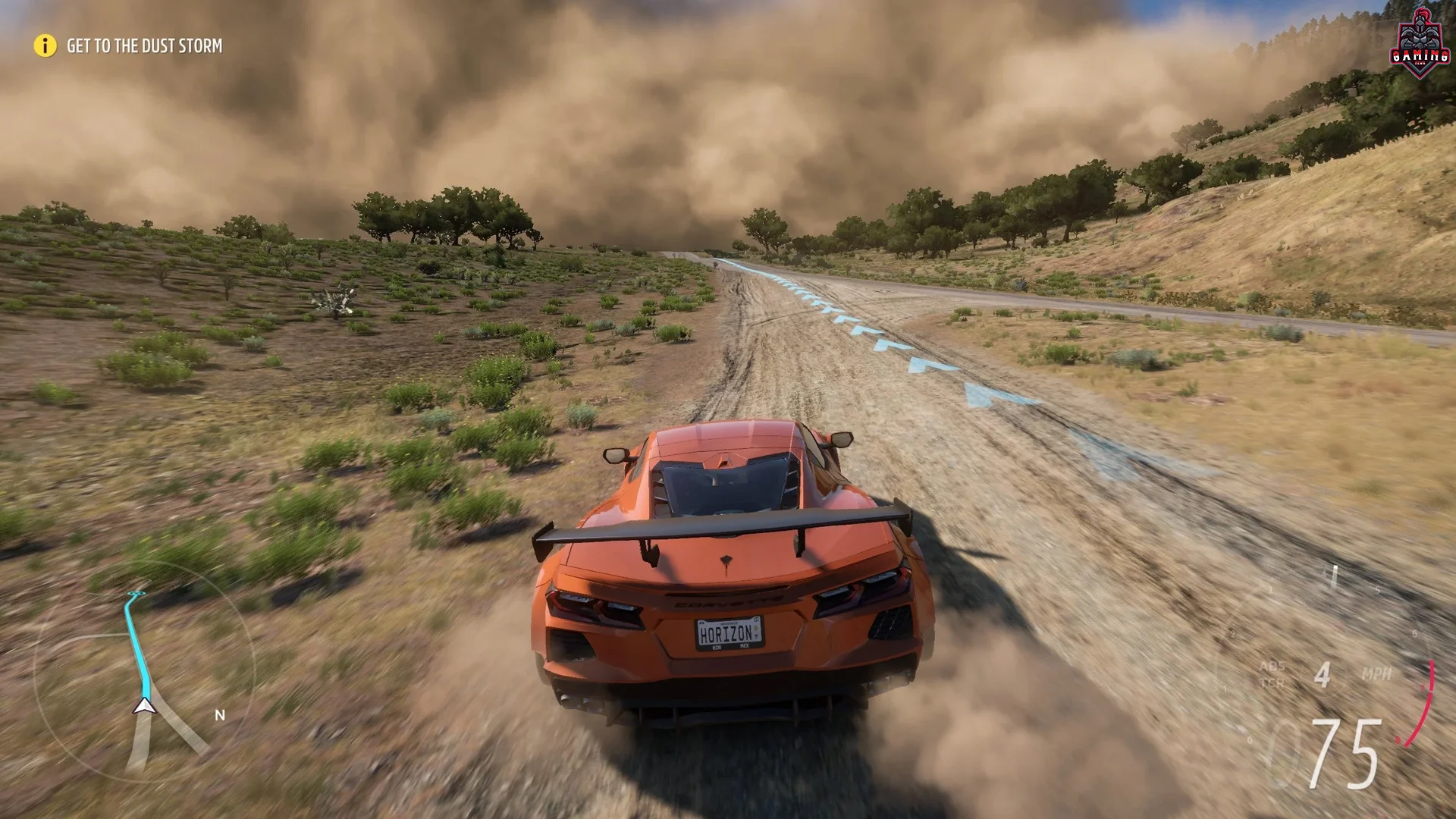Select the checkered destination marker on the minimap
This screenshot has height=819, width=1456.
[x=137, y=593]
